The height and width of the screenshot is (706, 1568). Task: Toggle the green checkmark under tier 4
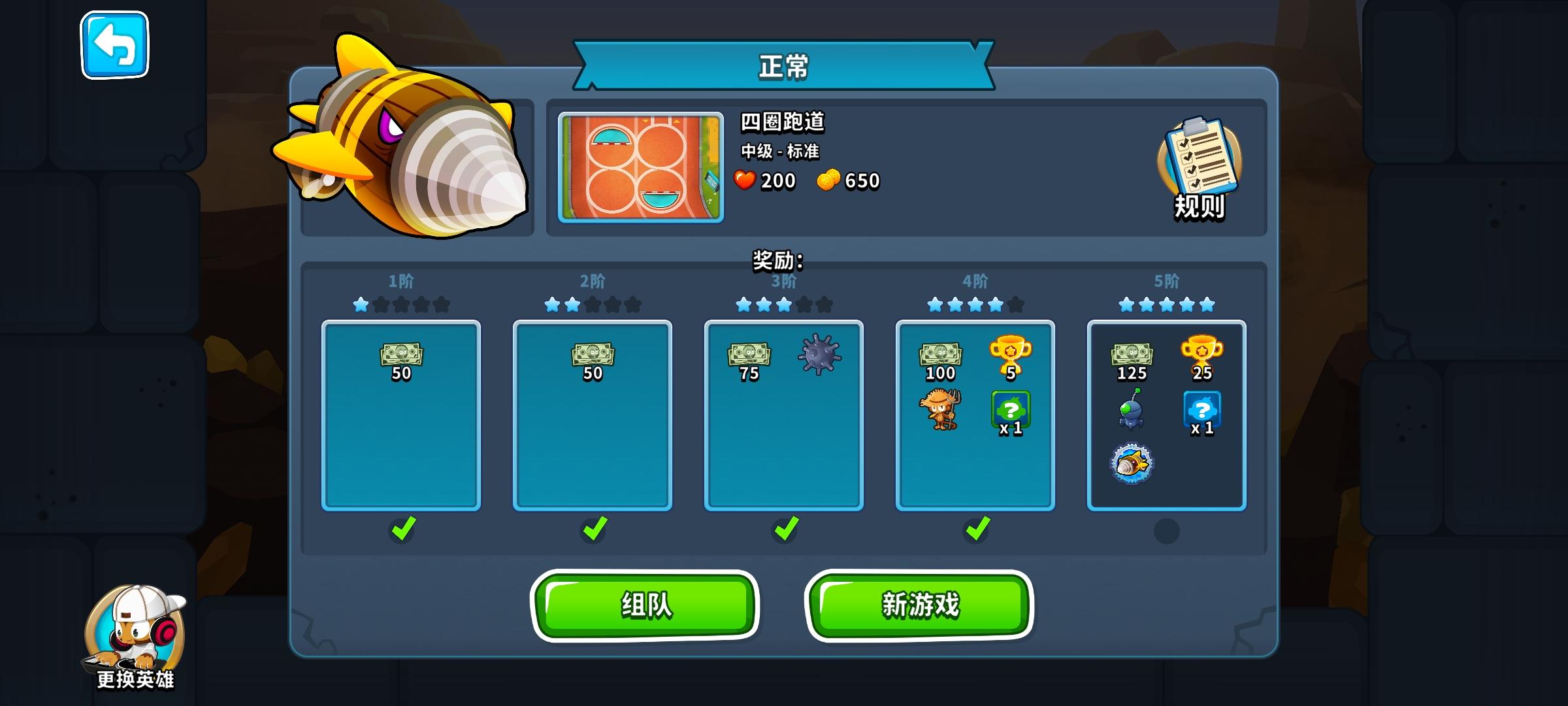click(x=975, y=530)
